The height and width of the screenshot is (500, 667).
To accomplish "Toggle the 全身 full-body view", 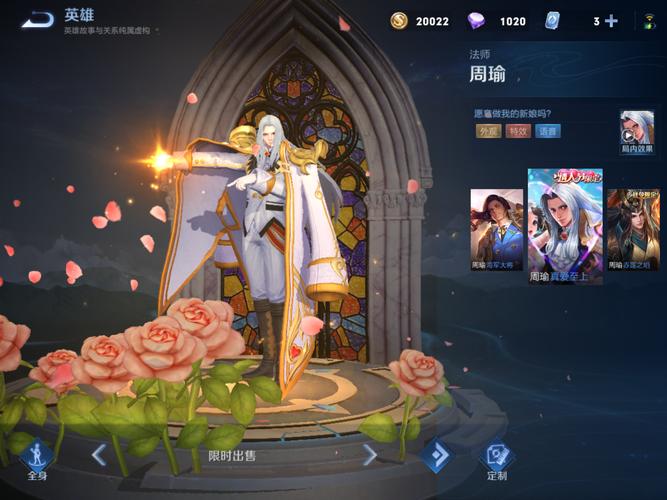I will tap(37, 459).
